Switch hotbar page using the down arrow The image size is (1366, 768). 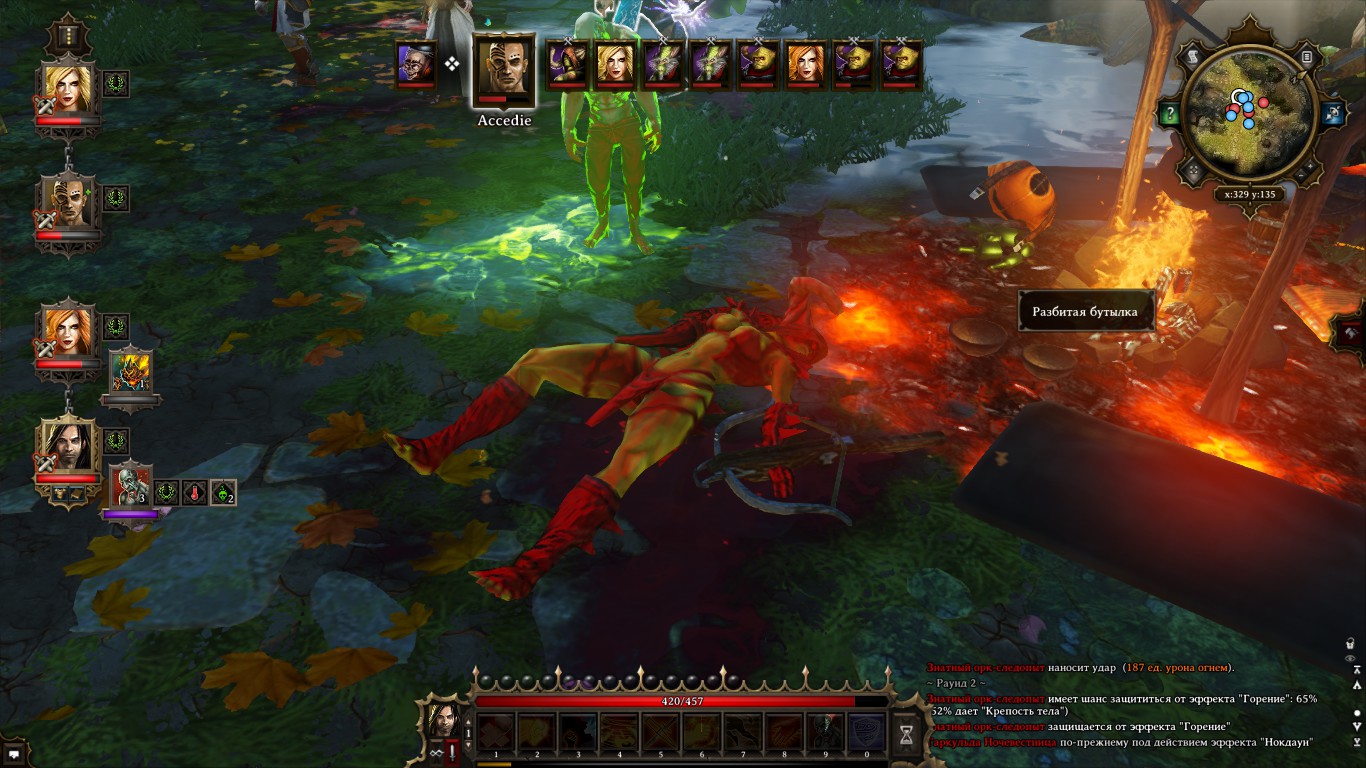click(468, 745)
